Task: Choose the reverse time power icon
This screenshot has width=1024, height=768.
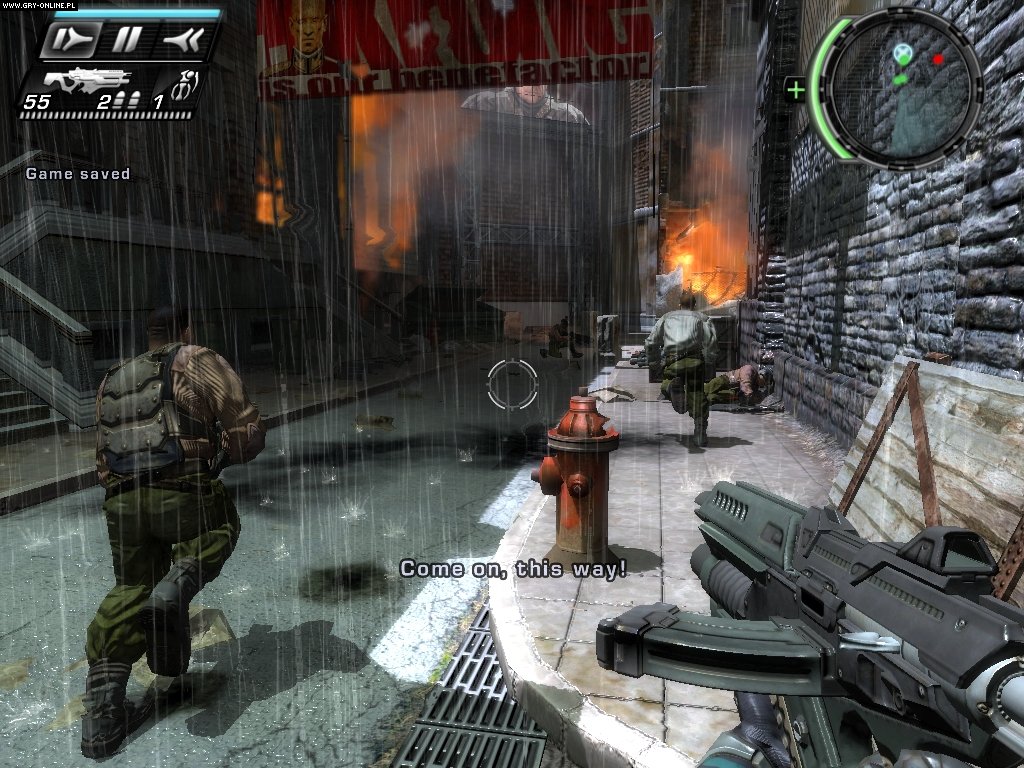Action: [183, 40]
